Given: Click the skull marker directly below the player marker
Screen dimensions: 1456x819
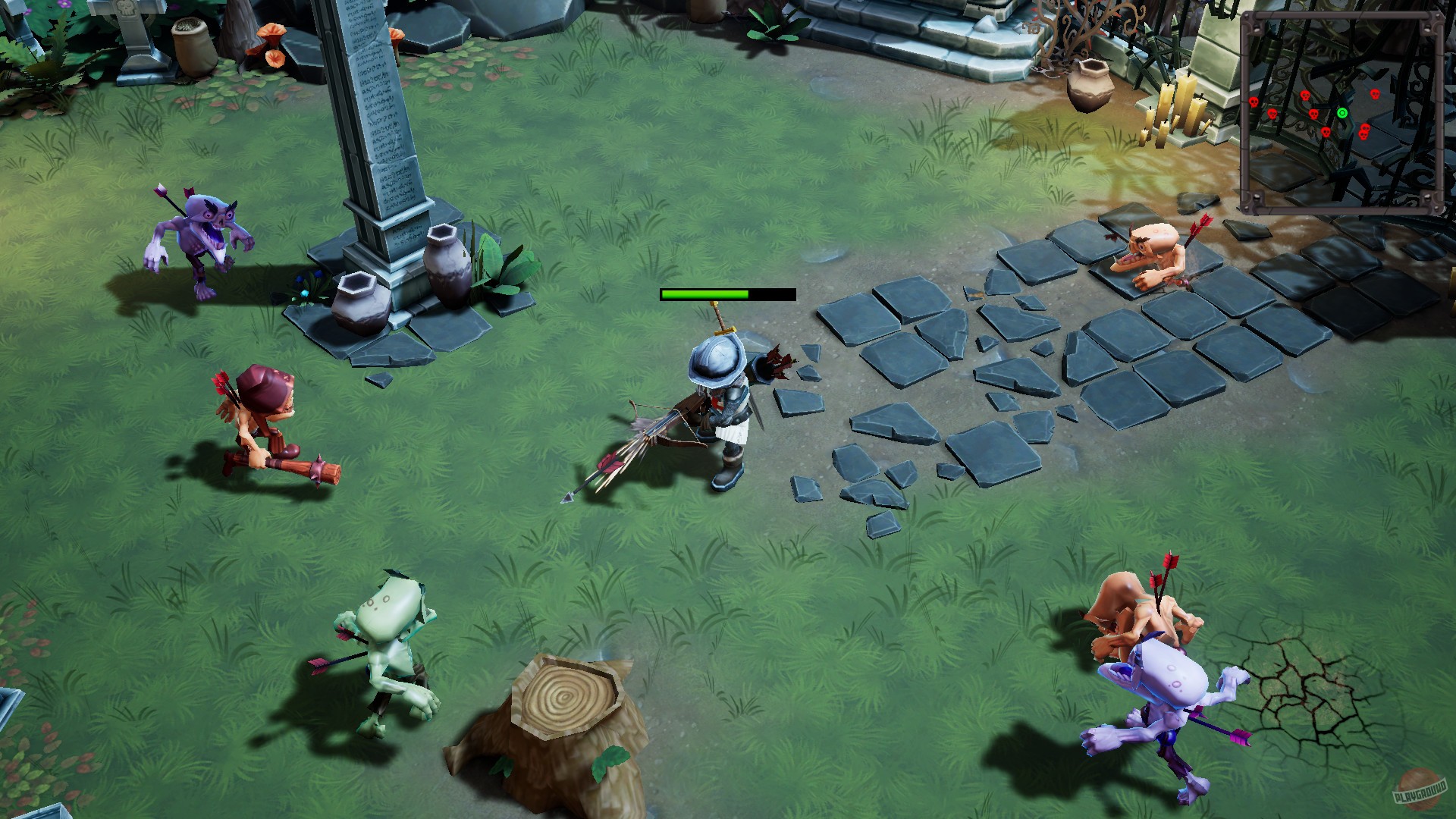Looking at the screenshot, I should click(x=1326, y=132).
